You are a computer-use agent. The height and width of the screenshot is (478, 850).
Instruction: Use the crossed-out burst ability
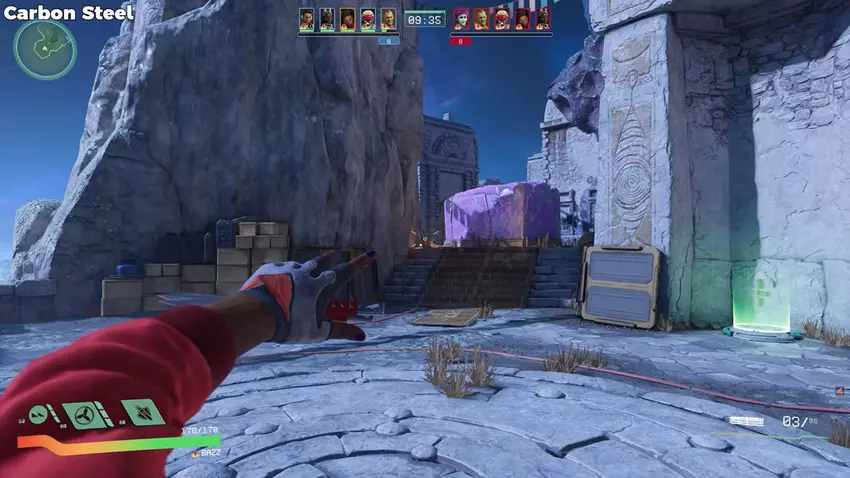(142, 412)
